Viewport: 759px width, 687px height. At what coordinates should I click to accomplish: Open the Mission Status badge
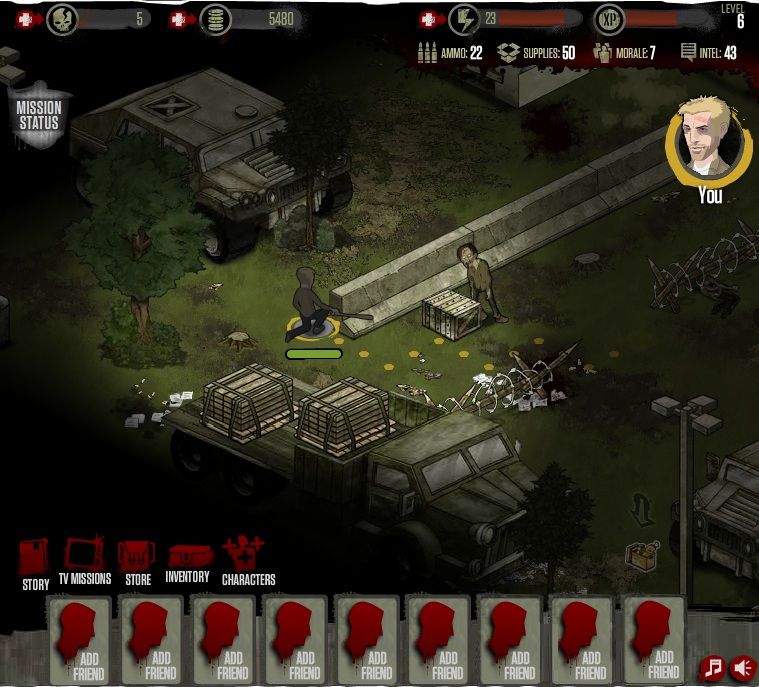[39, 115]
